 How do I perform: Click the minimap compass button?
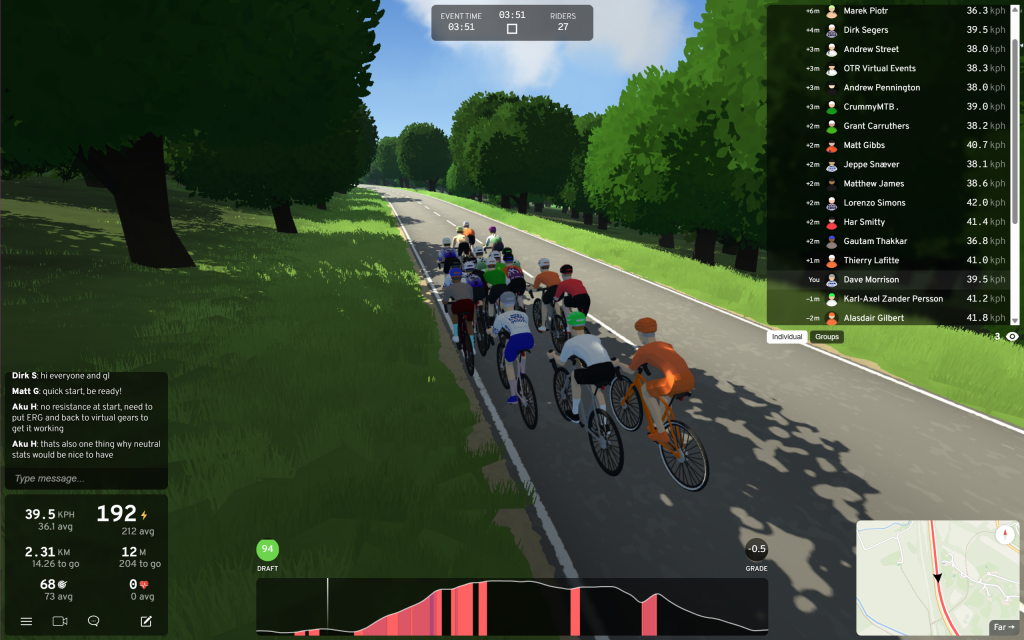(1005, 535)
